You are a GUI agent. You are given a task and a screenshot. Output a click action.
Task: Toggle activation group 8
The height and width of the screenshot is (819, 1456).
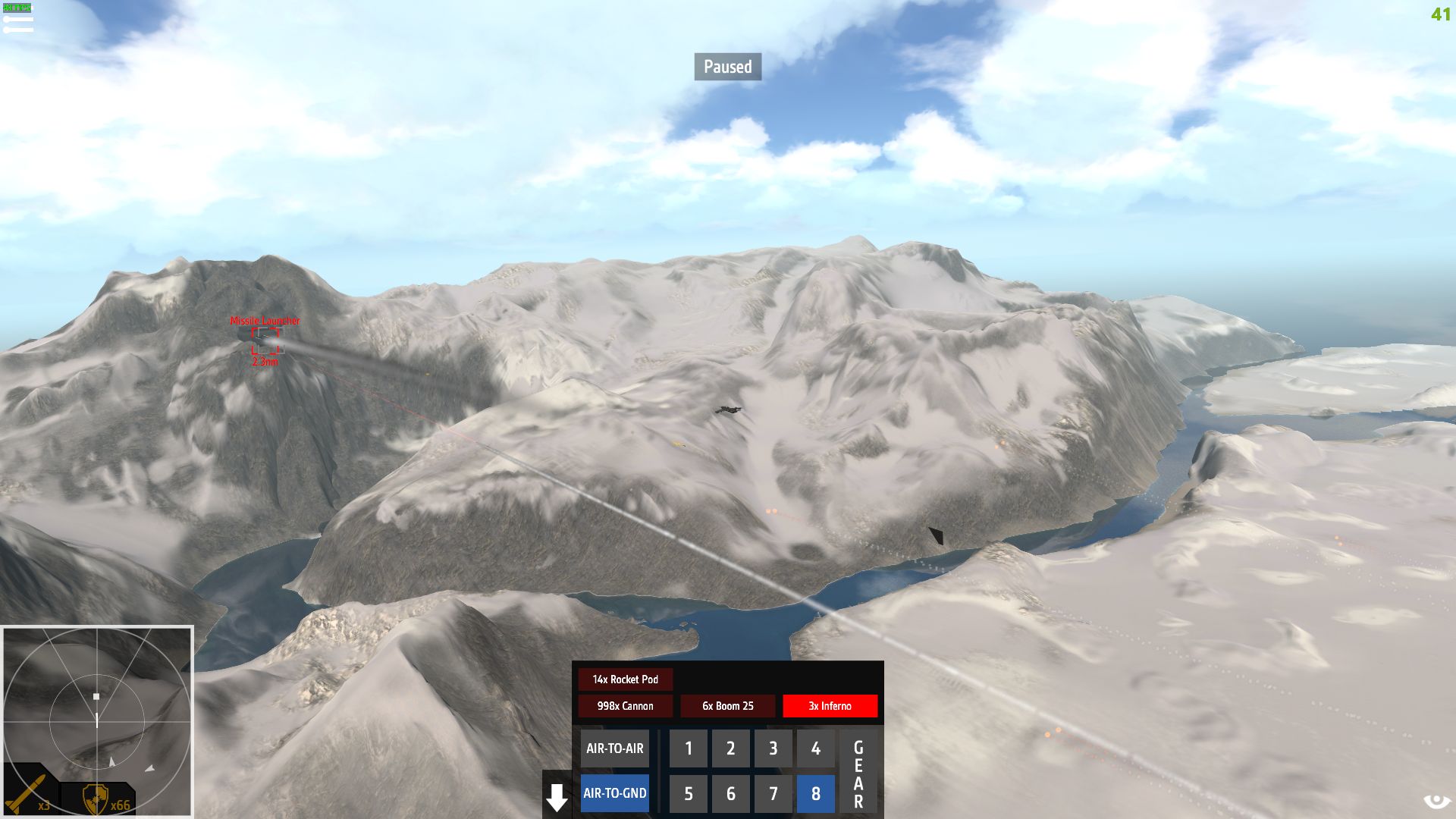815,793
